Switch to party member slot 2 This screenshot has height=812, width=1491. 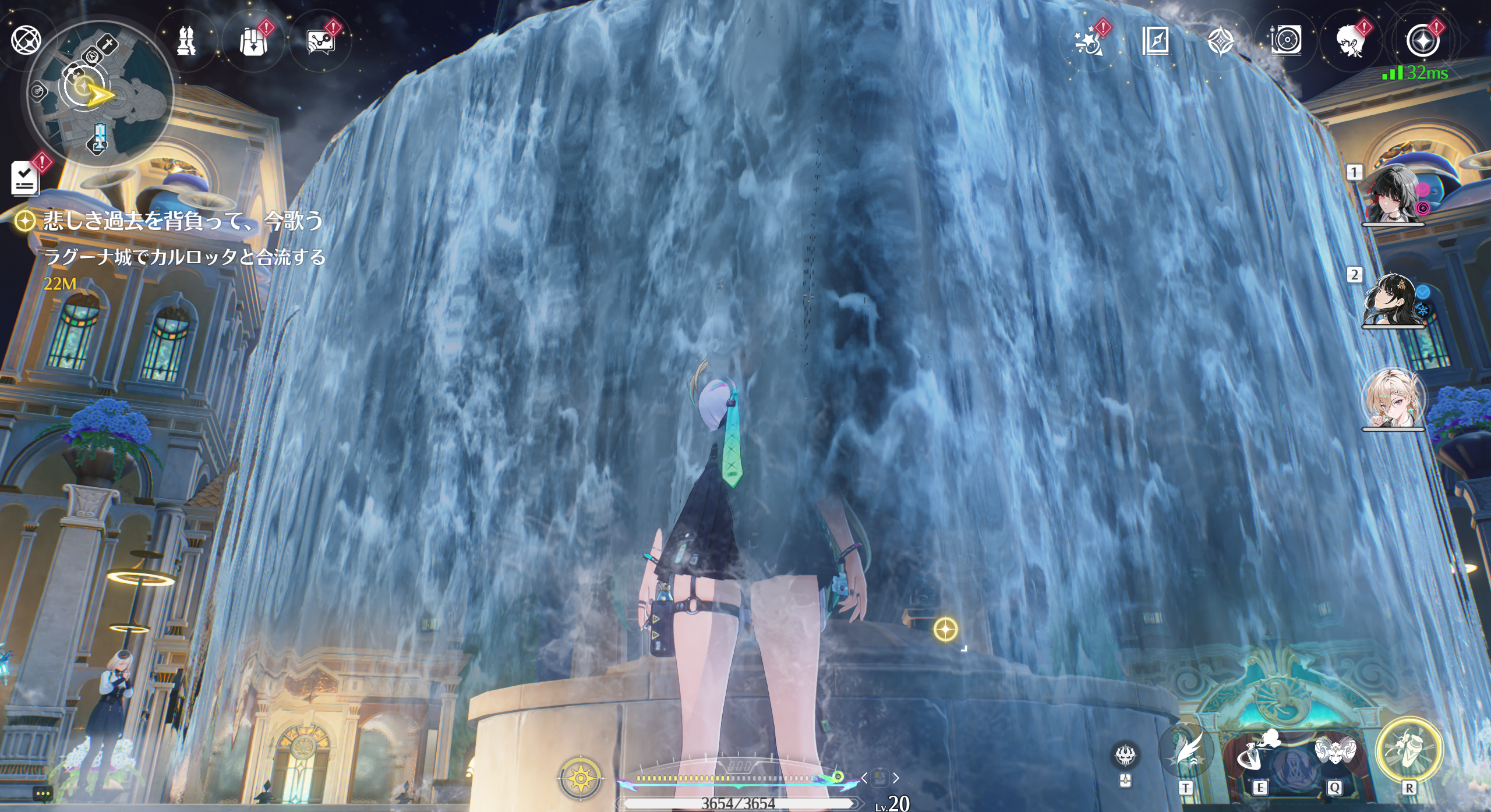coord(1393,300)
